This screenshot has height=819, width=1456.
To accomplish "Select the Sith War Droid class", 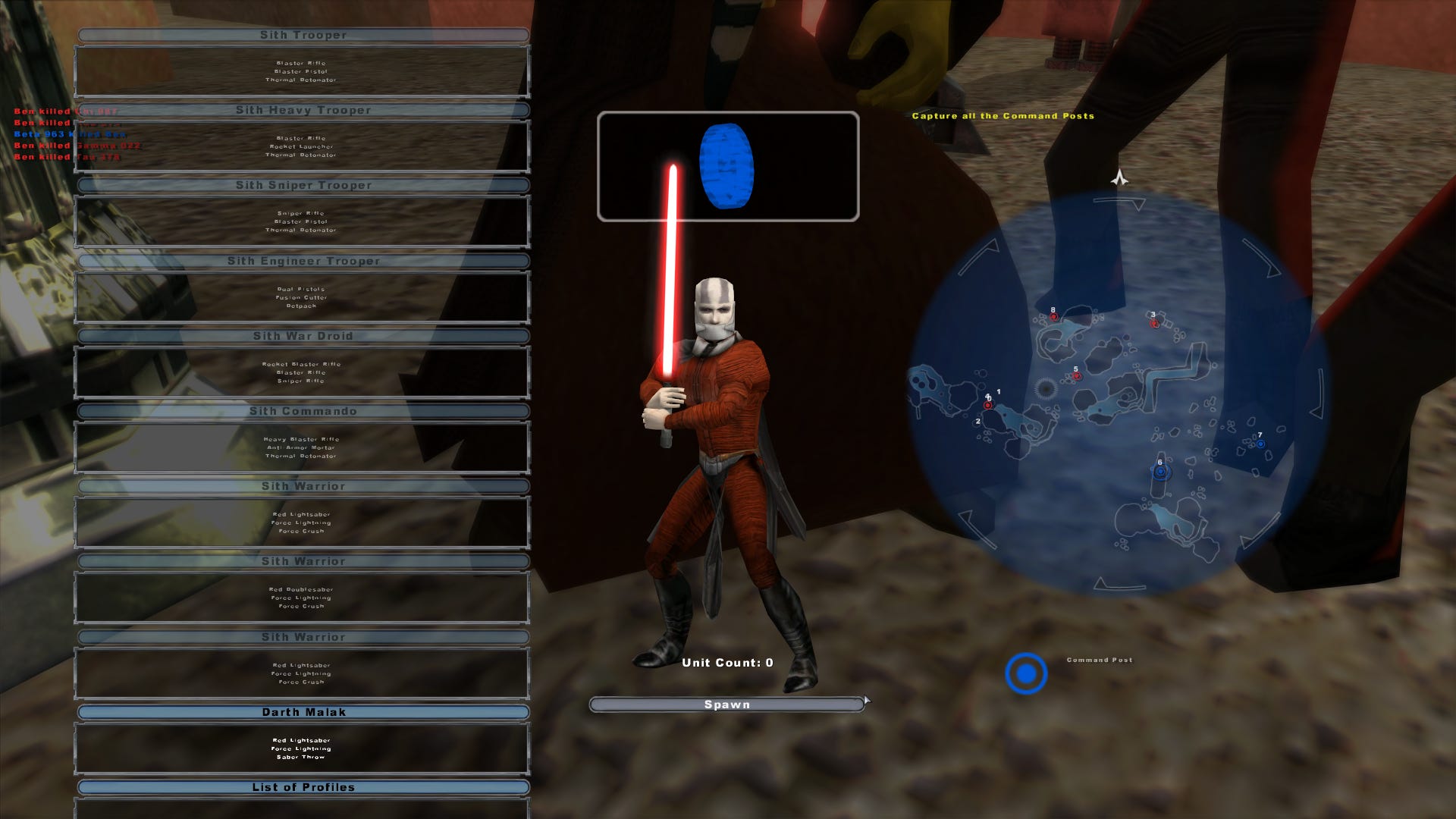I will point(303,335).
